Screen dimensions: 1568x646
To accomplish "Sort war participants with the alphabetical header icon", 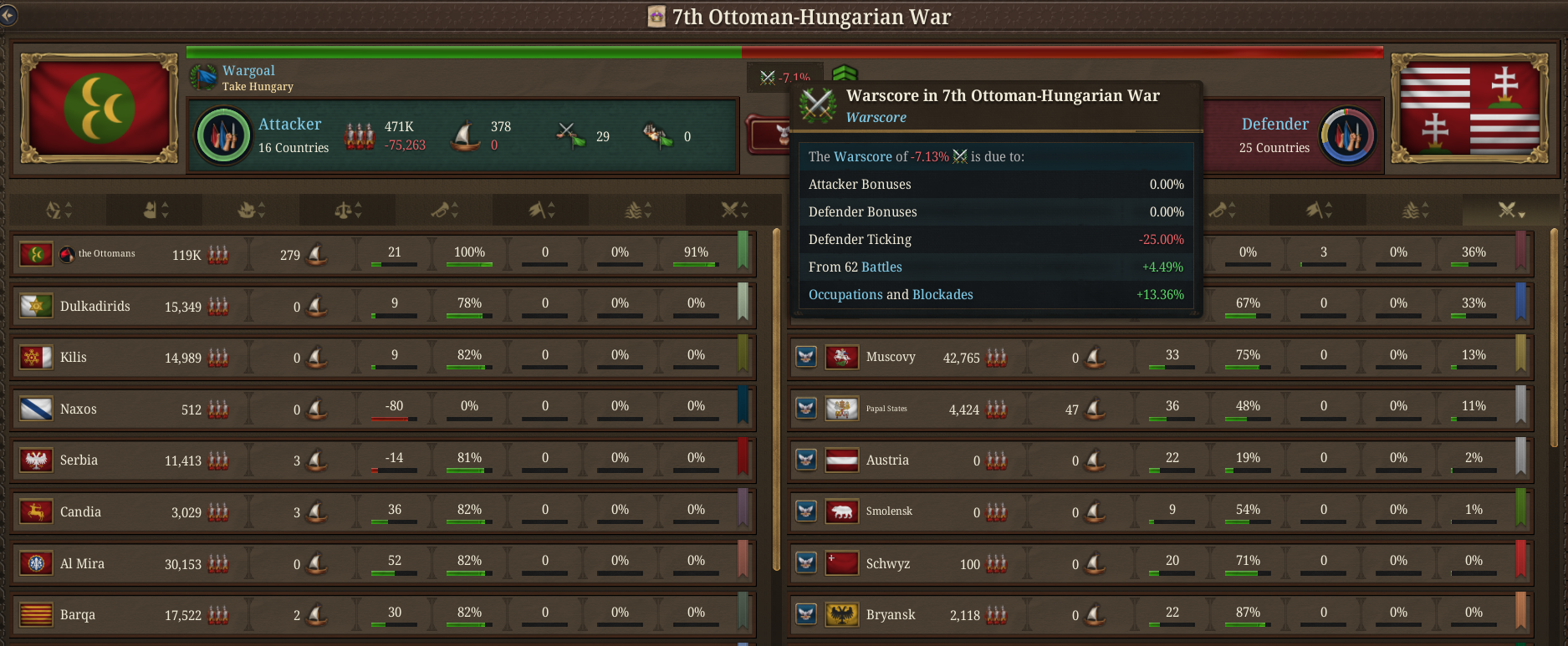I will pos(54,211).
